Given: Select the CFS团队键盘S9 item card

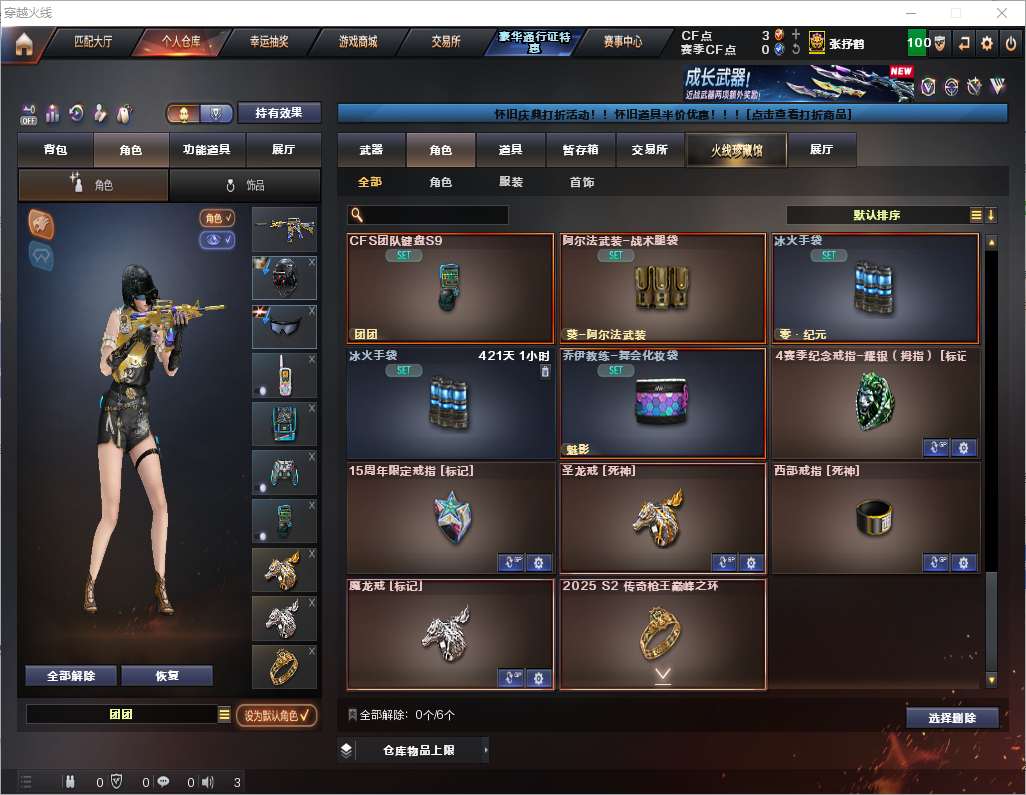Looking at the screenshot, I should pyautogui.click(x=450, y=288).
